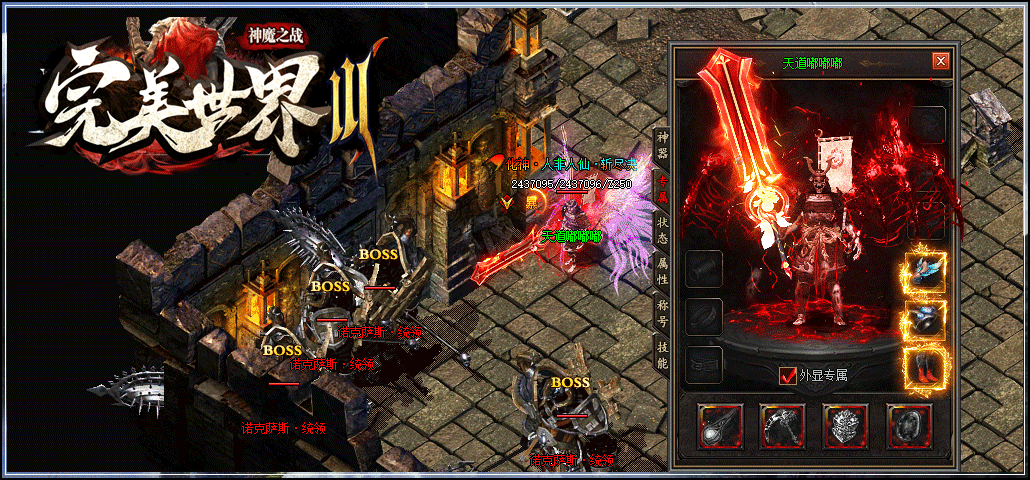Click the blue round helmet equipment slot
Screen dimensions: 1030x480
point(926,320)
